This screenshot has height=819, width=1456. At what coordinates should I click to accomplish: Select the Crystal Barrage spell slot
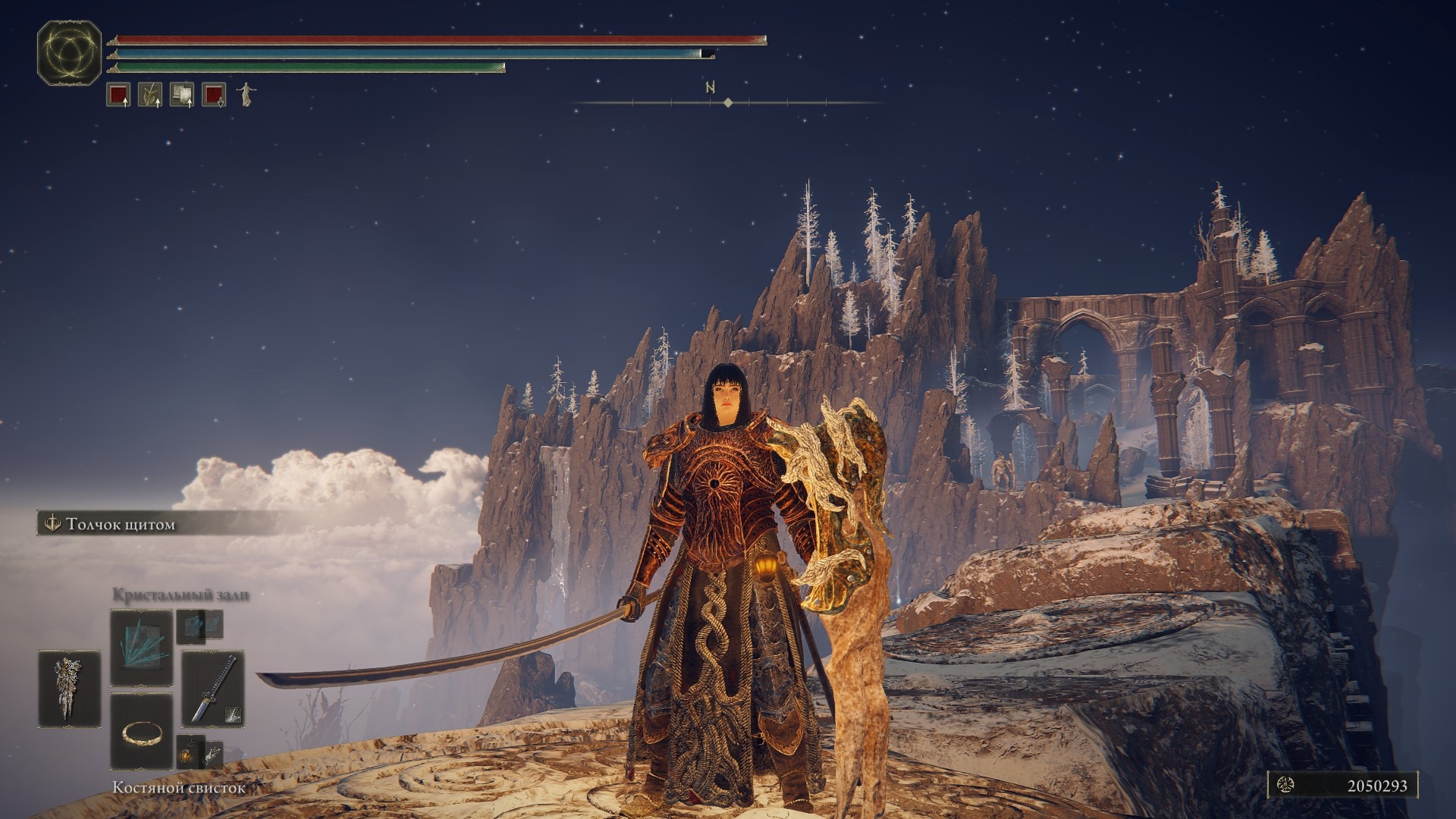141,648
